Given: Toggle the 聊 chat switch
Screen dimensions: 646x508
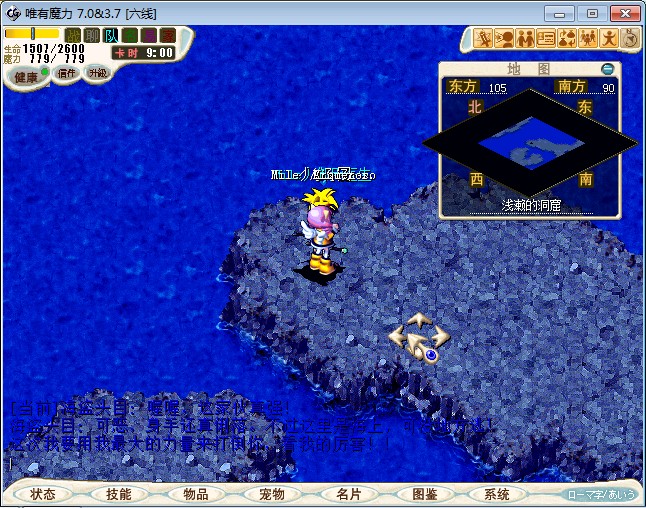Looking at the screenshot, I should 92,35.
